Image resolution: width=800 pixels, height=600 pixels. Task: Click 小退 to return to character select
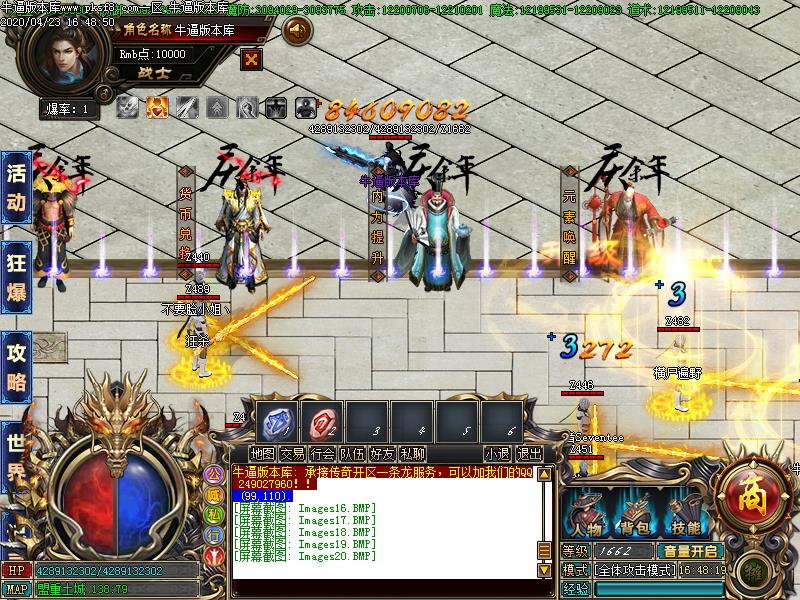[x=497, y=454]
